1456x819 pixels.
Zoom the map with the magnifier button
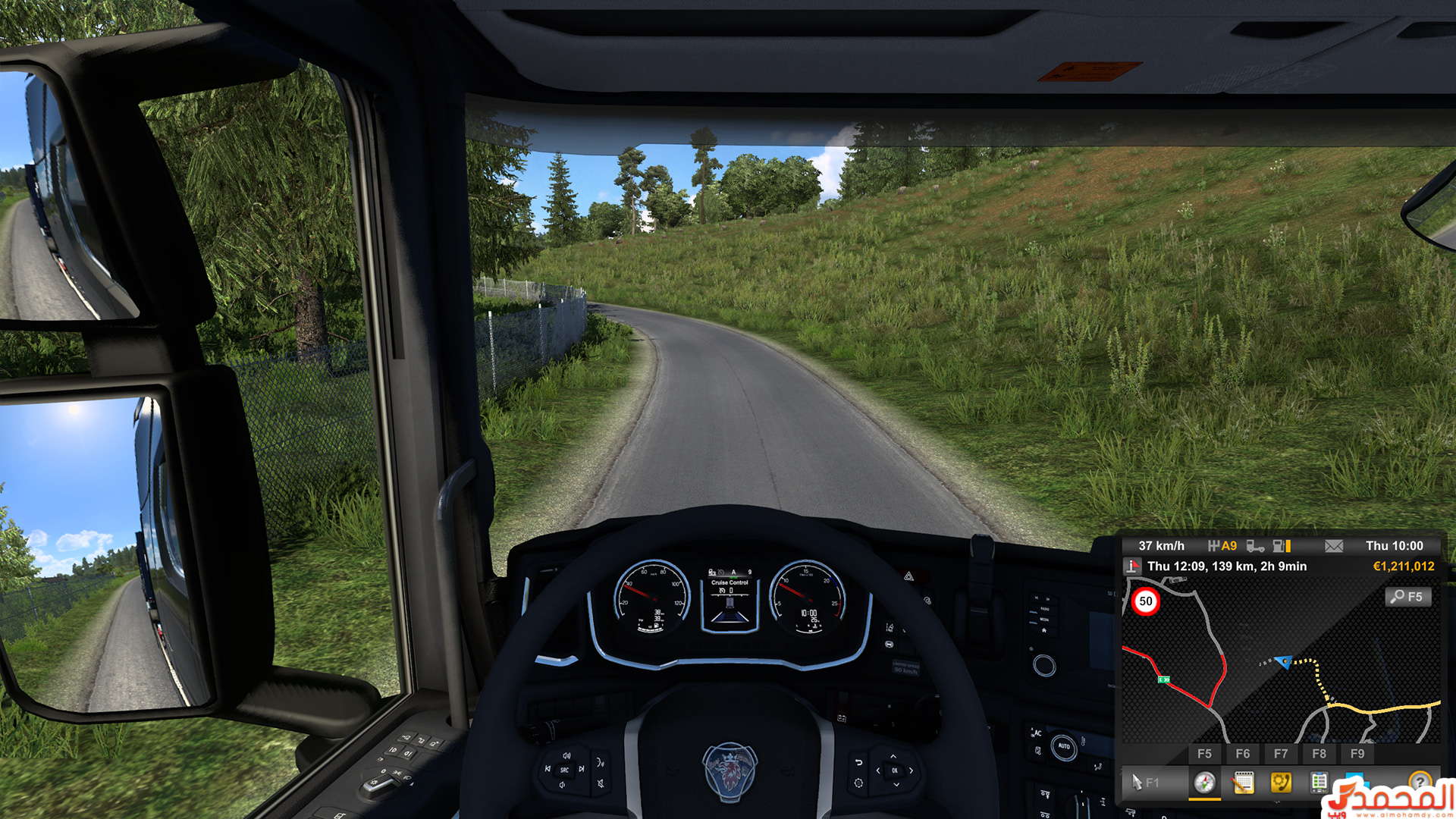(1408, 597)
